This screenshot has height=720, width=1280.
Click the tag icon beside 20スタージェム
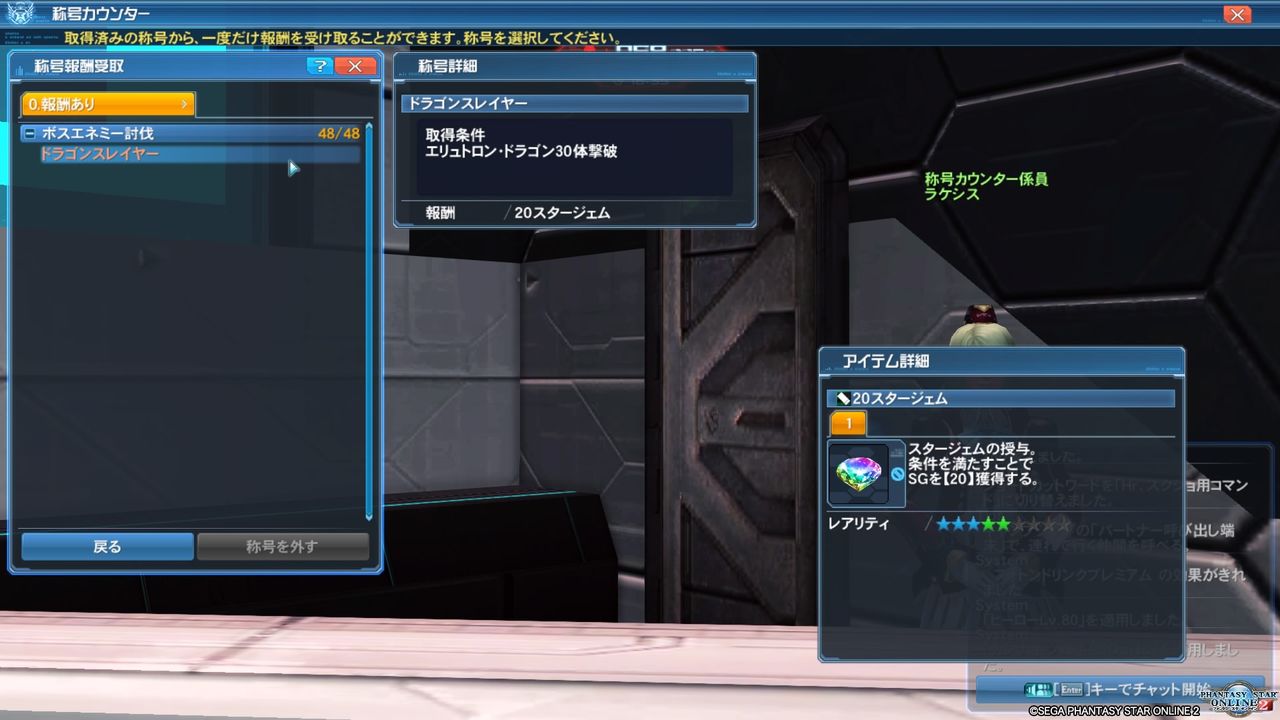click(841, 397)
